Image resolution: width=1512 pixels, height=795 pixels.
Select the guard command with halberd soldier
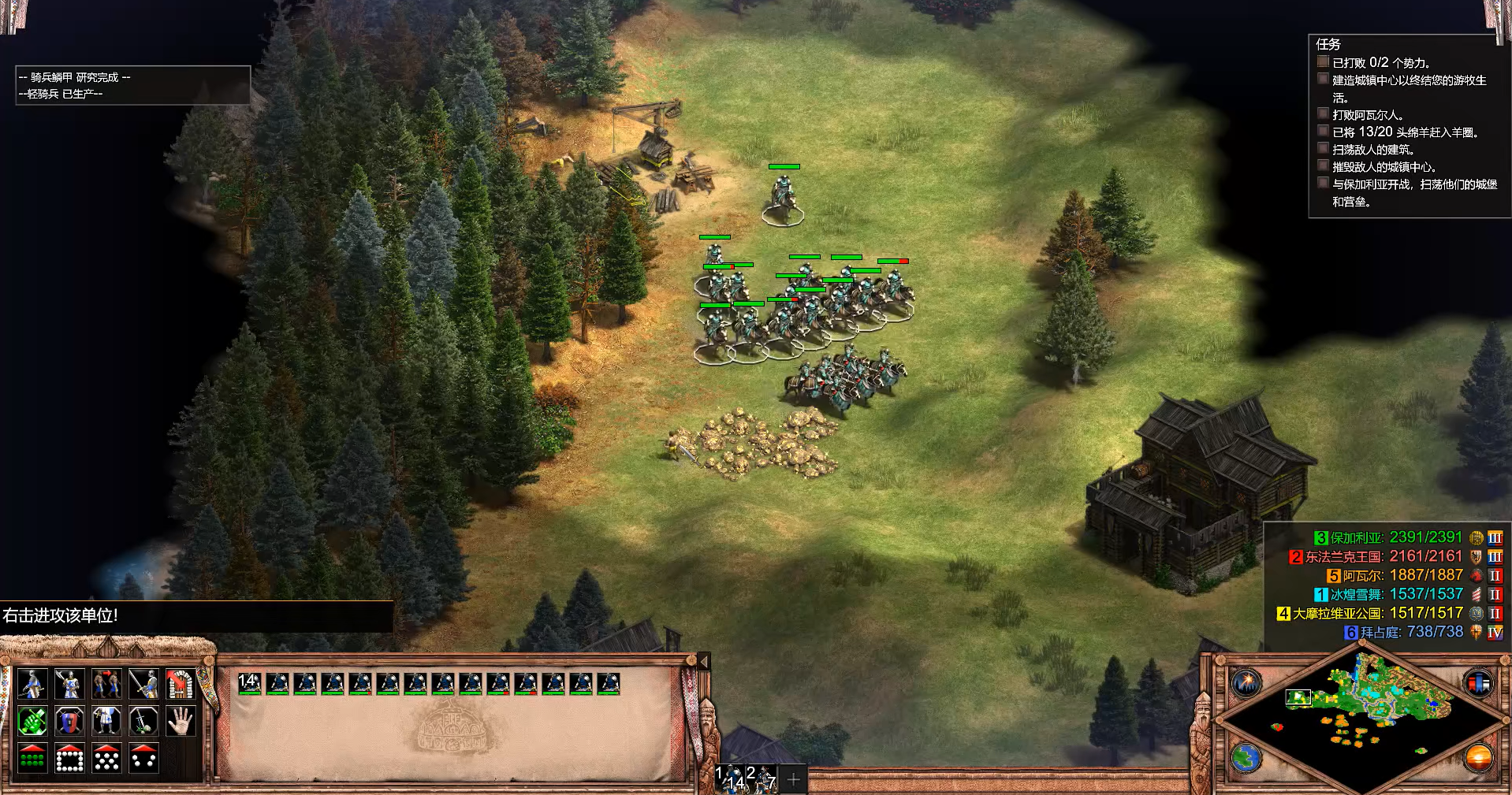coord(69,684)
